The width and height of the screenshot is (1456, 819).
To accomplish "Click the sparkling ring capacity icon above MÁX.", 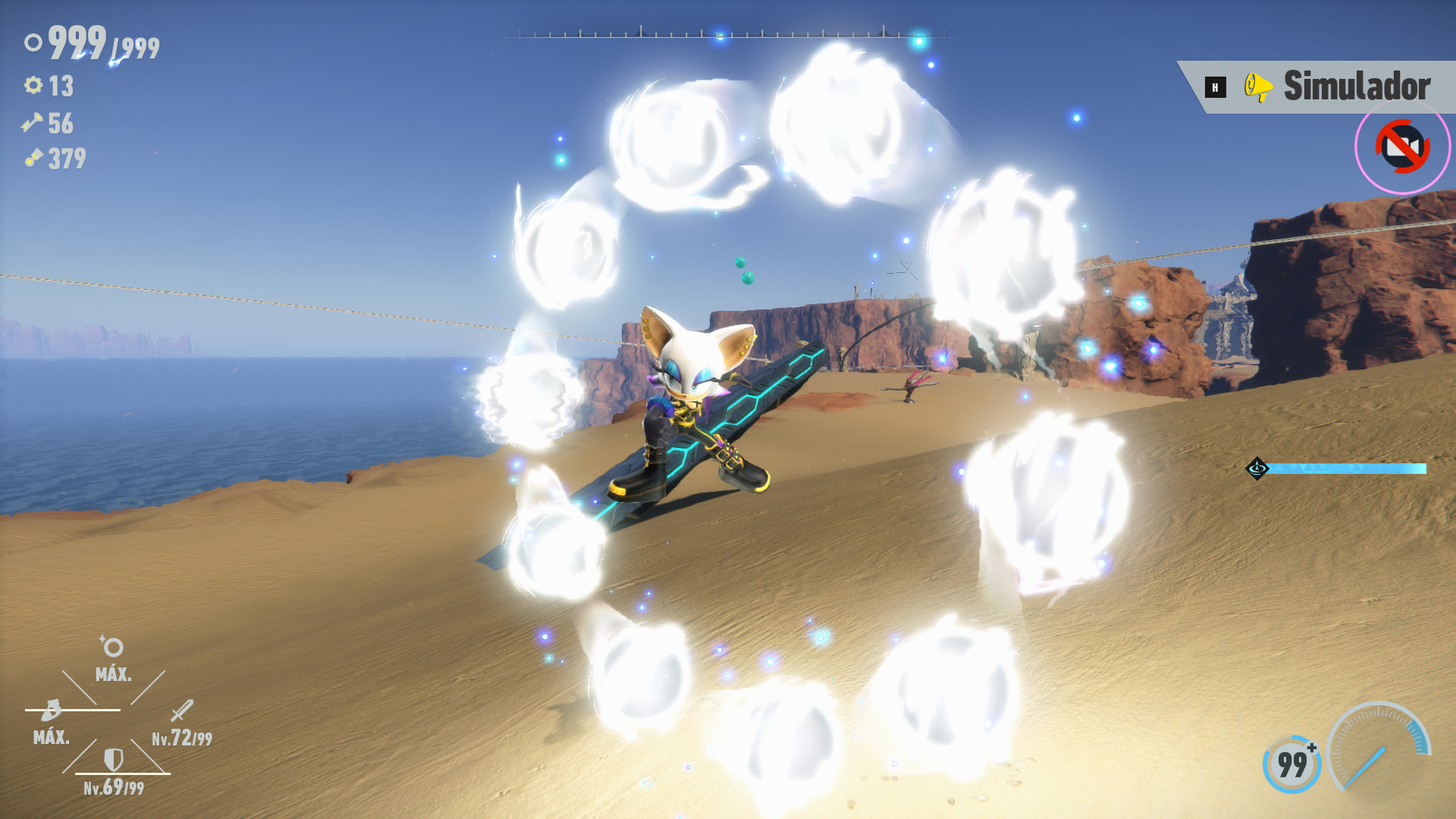I will tap(112, 646).
